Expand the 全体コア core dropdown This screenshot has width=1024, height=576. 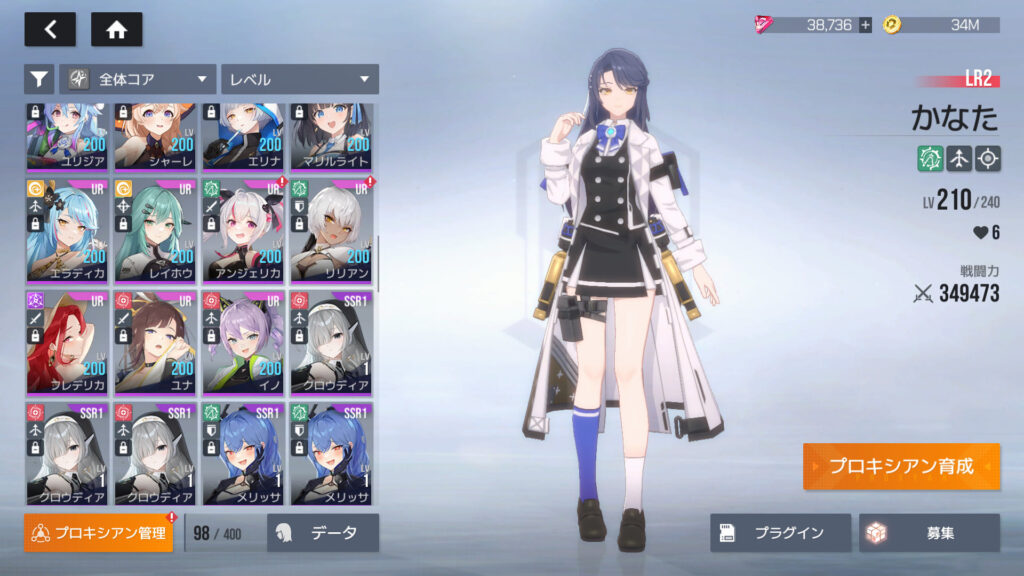[x=138, y=79]
